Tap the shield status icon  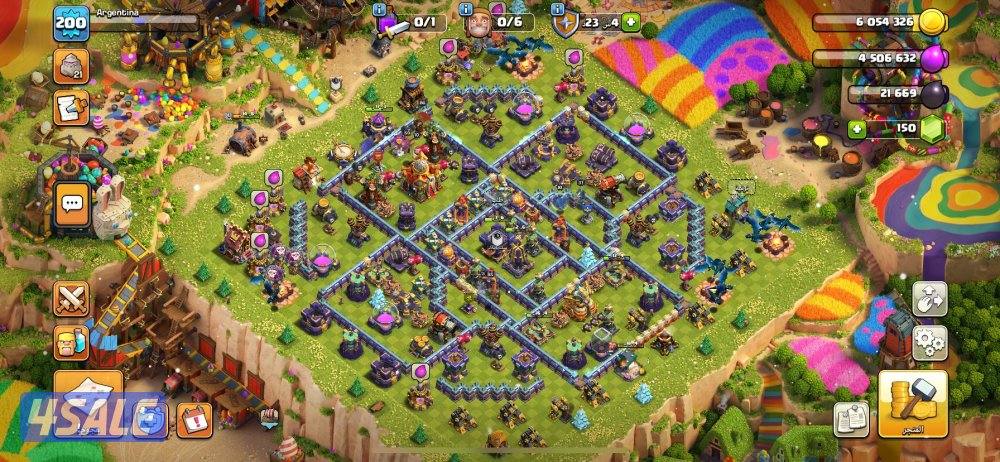click(566, 24)
